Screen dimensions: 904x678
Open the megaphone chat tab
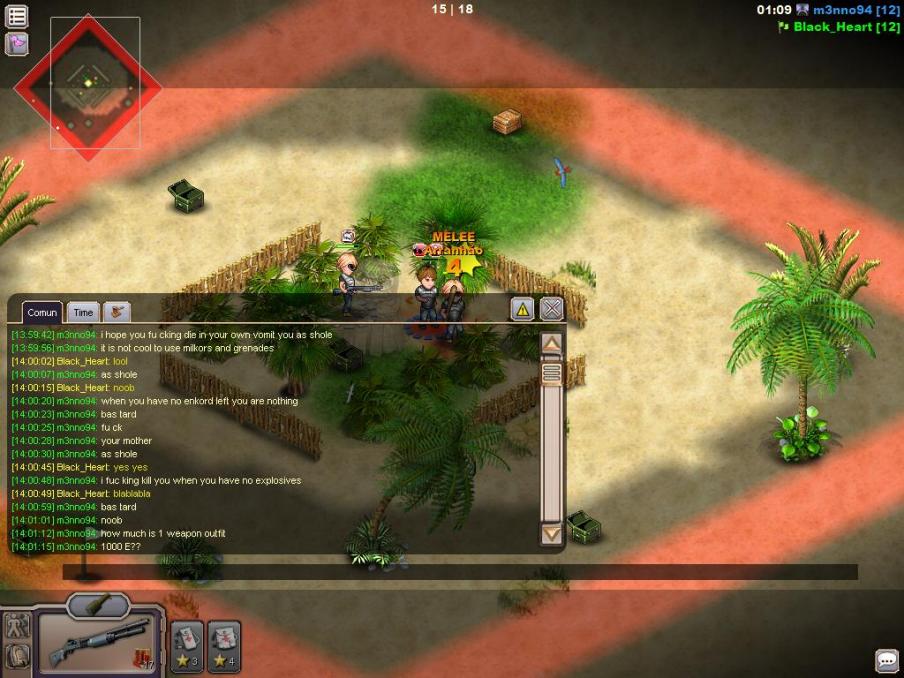point(116,312)
